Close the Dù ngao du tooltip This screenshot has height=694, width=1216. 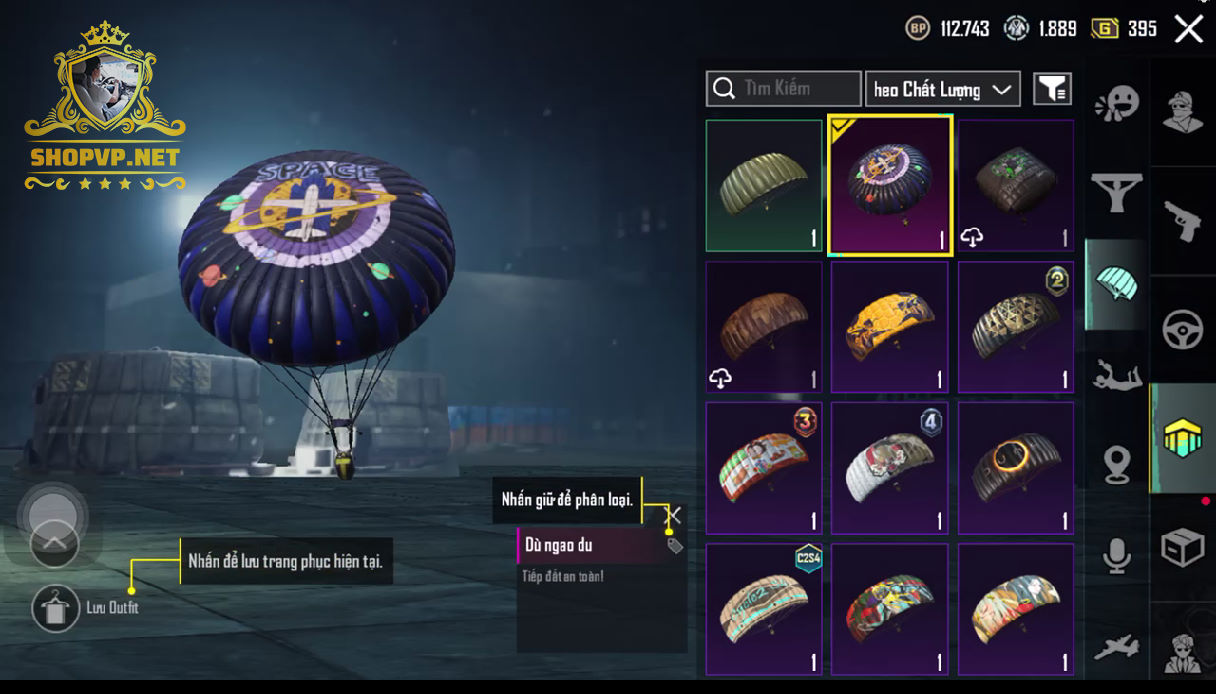pyautogui.click(x=673, y=515)
